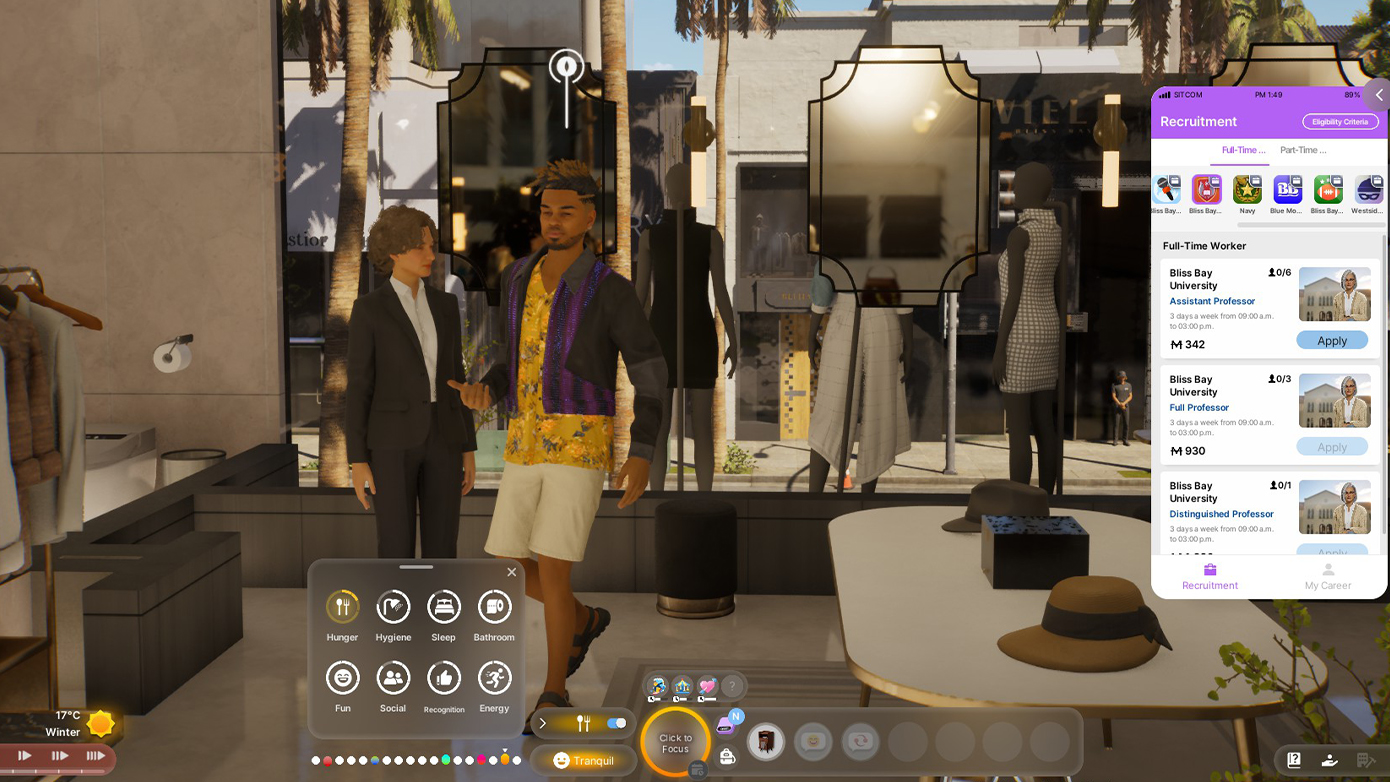The width and height of the screenshot is (1390, 782).
Task: Open the Sleep need icon
Action: pos(443,605)
